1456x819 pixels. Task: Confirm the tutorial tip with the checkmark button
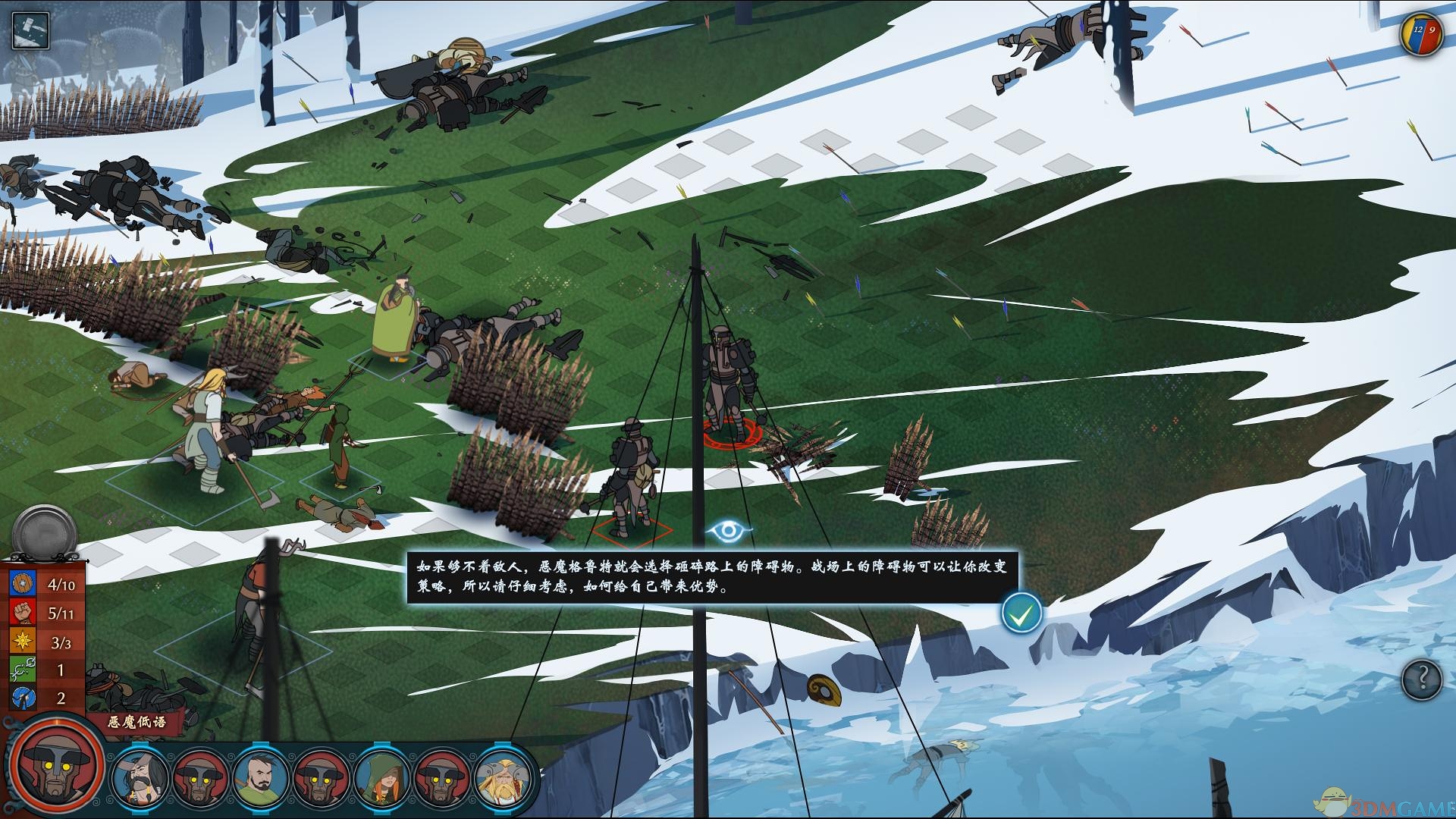(1021, 613)
